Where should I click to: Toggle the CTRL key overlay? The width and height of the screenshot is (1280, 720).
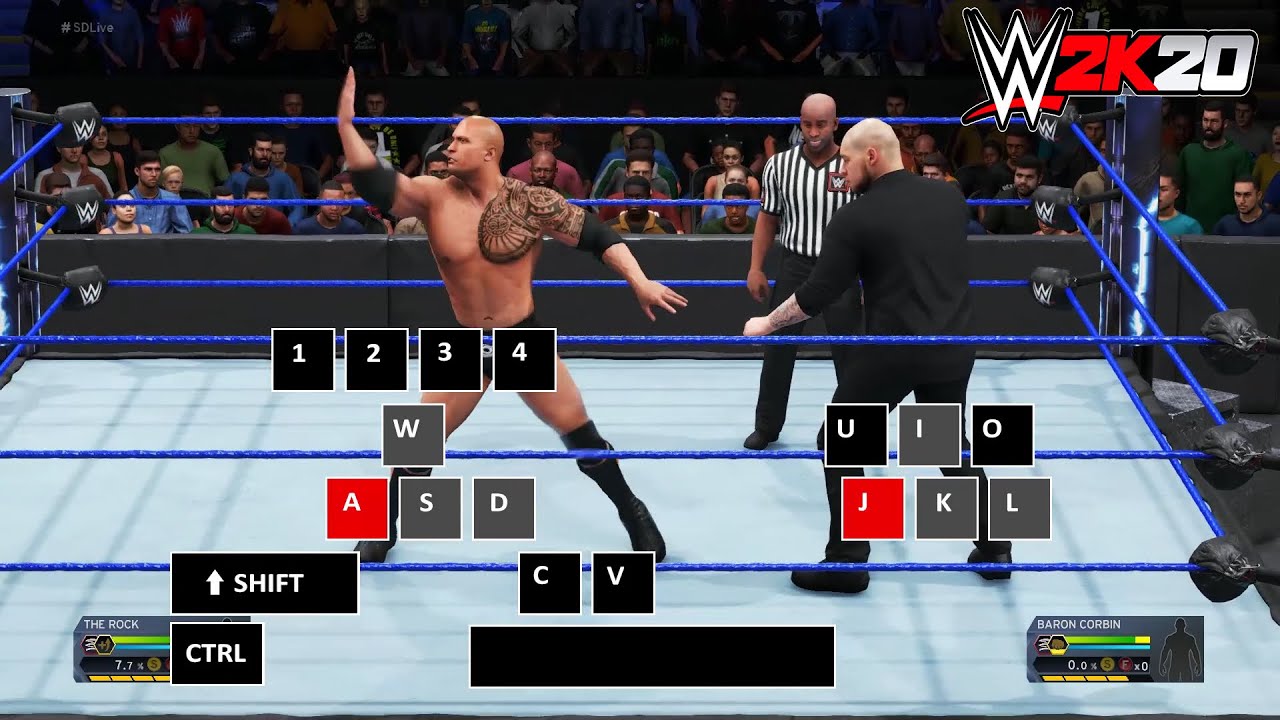point(216,653)
